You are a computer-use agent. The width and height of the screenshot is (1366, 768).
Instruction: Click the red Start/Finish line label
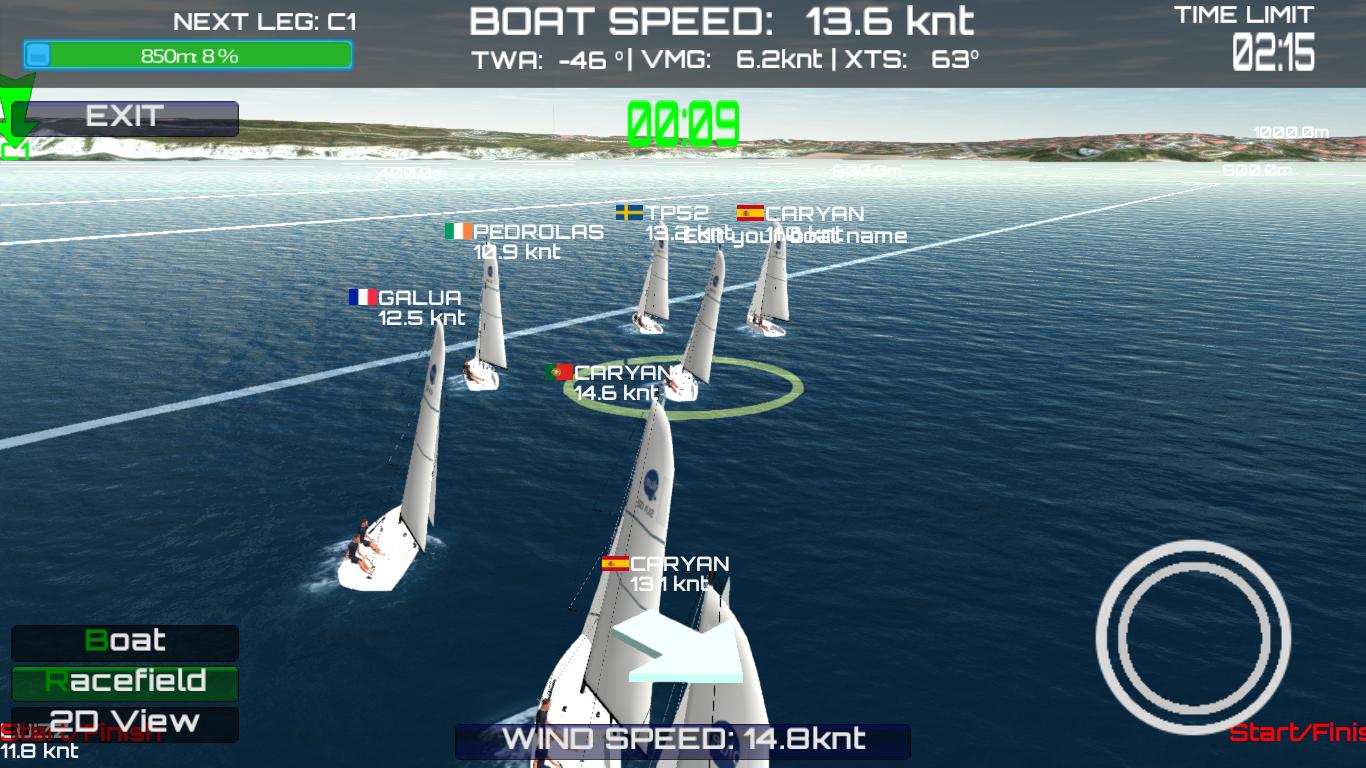point(1300,730)
